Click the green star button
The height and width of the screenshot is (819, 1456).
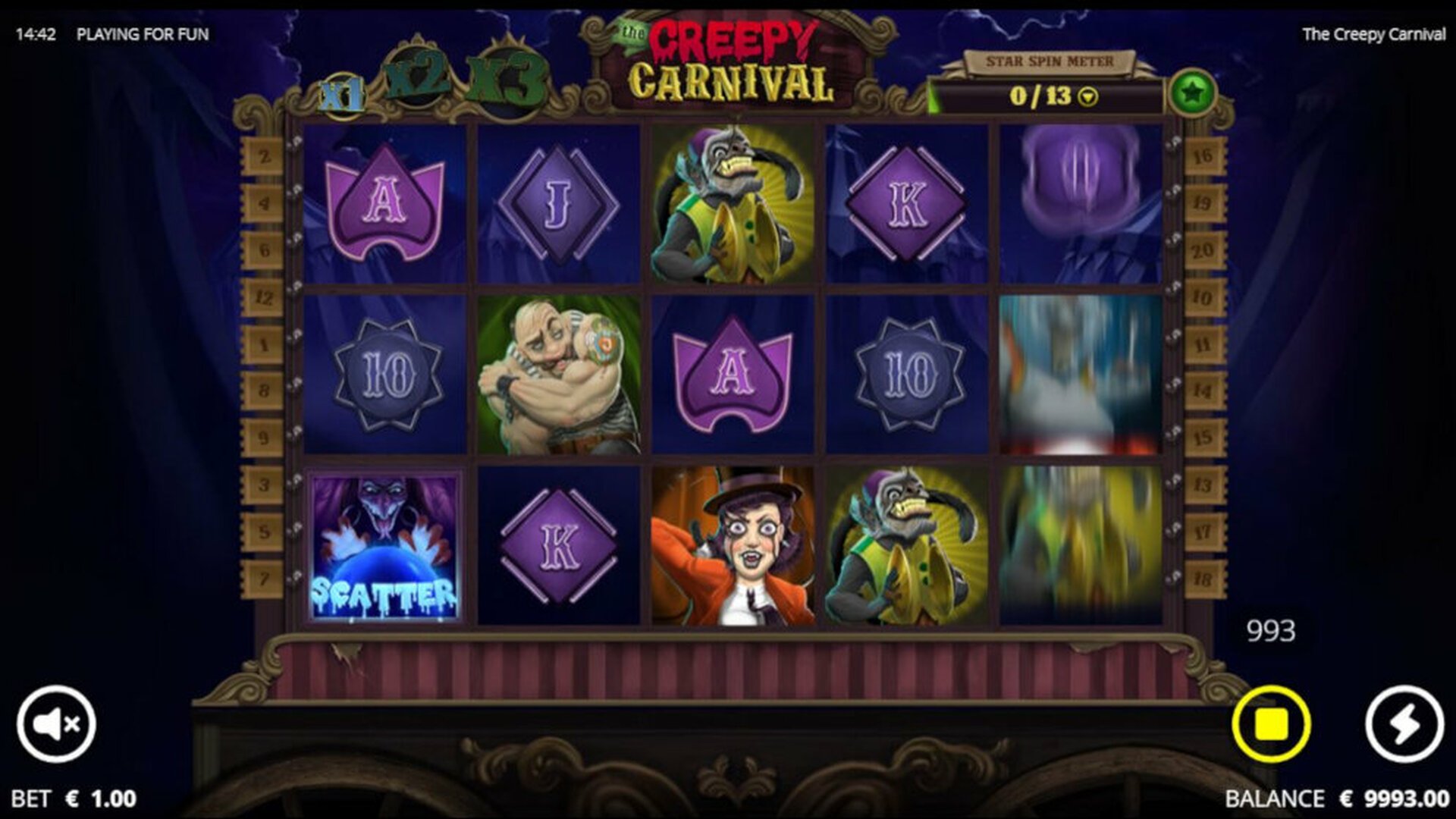(x=1192, y=93)
